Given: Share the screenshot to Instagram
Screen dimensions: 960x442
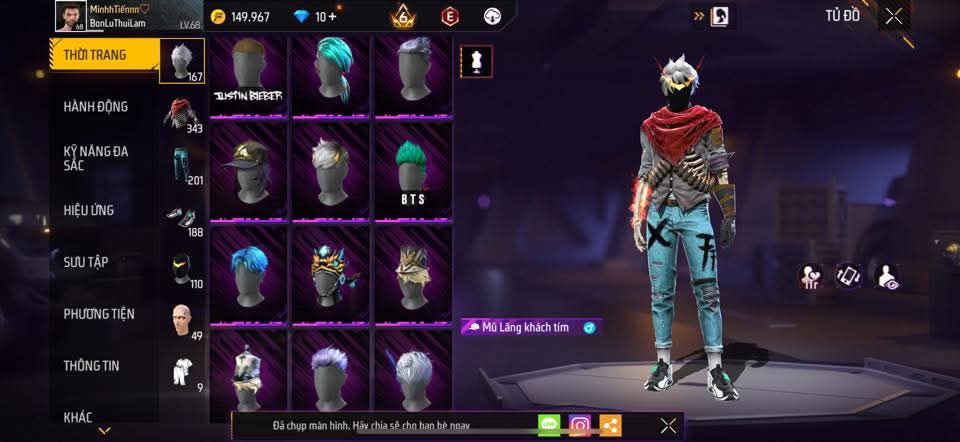Looking at the screenshot, I should 580,425.
